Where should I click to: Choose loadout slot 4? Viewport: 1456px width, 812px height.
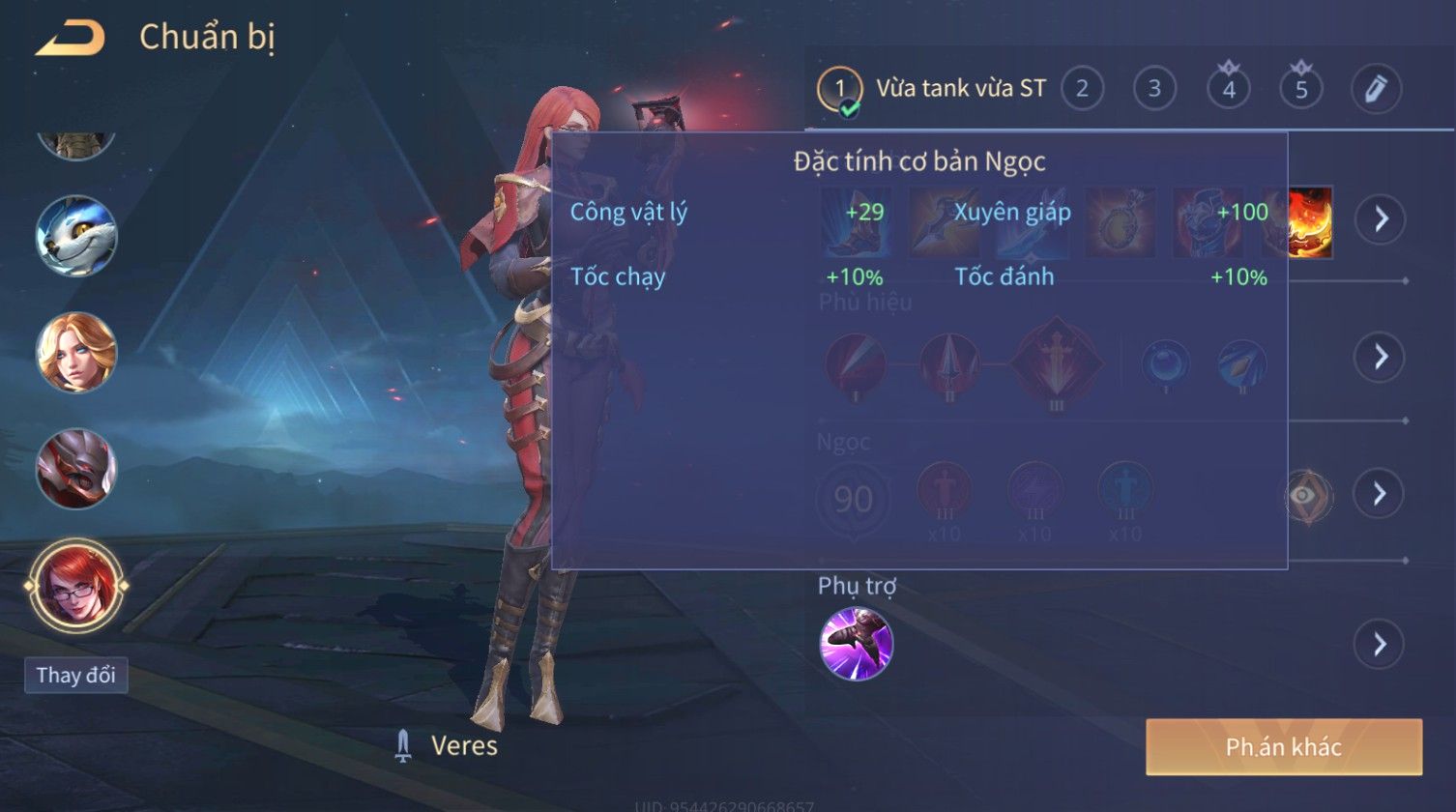click(x=1229, y=89)
